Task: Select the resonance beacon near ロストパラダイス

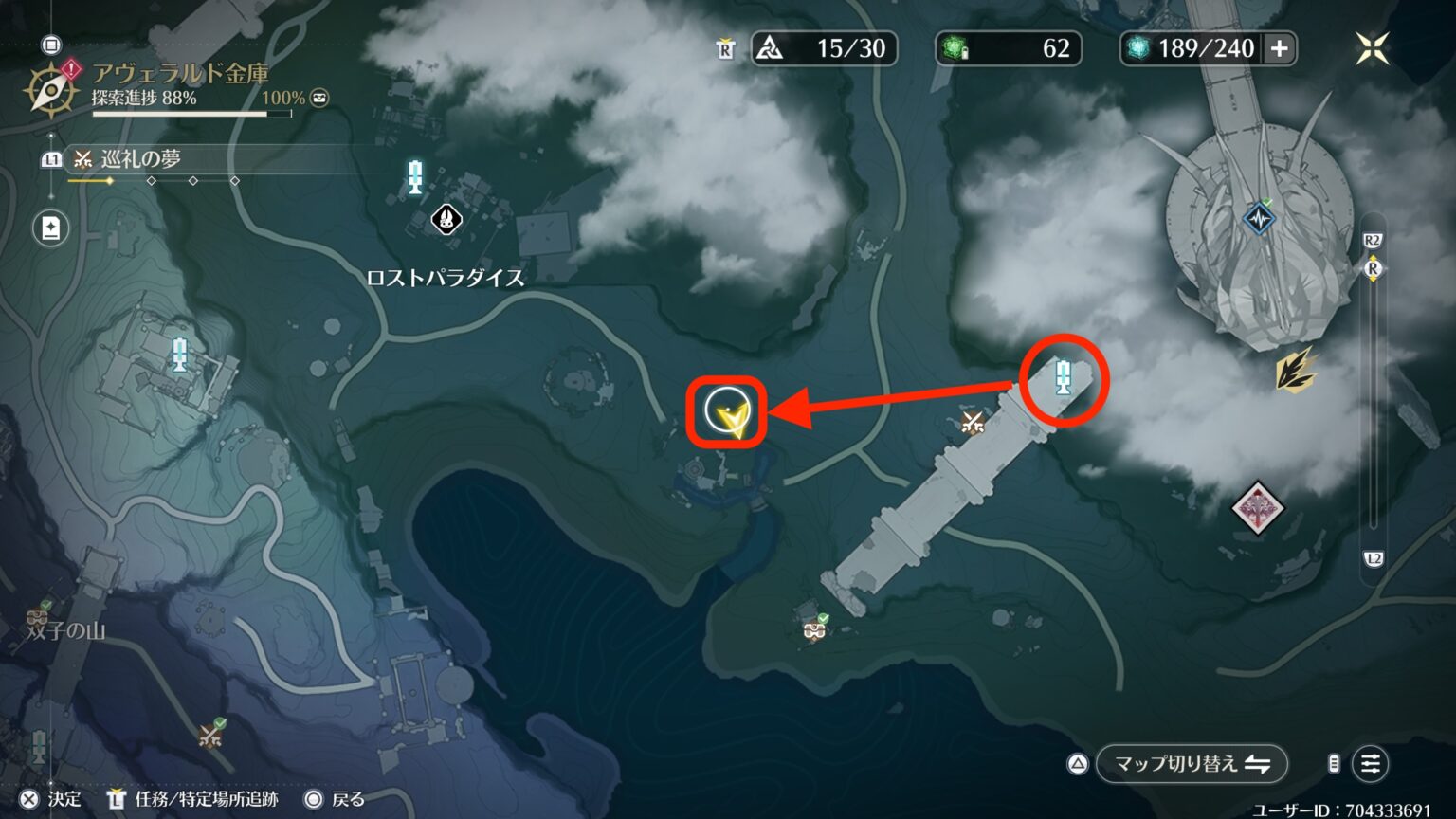Action: (x=414, y=178)
